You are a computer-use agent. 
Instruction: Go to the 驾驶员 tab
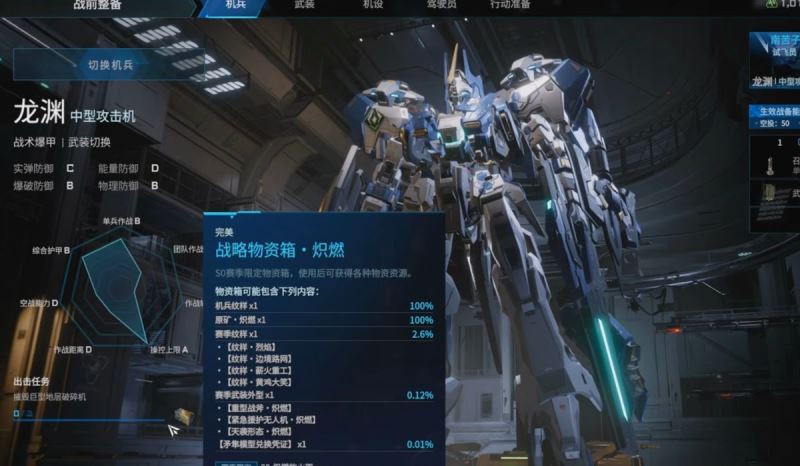point(441,6)
